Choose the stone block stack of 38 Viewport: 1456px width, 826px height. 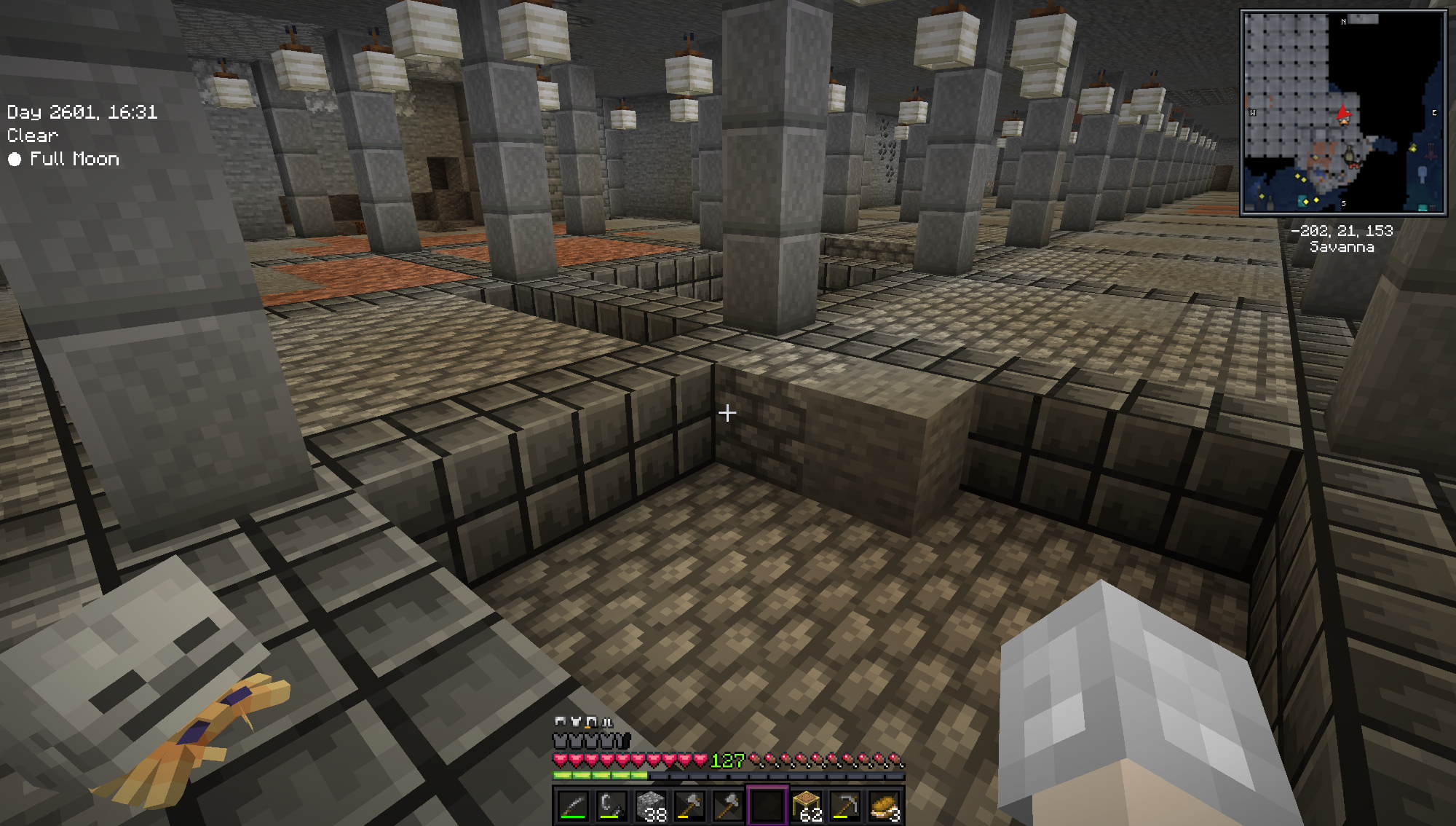click(651, 806)
